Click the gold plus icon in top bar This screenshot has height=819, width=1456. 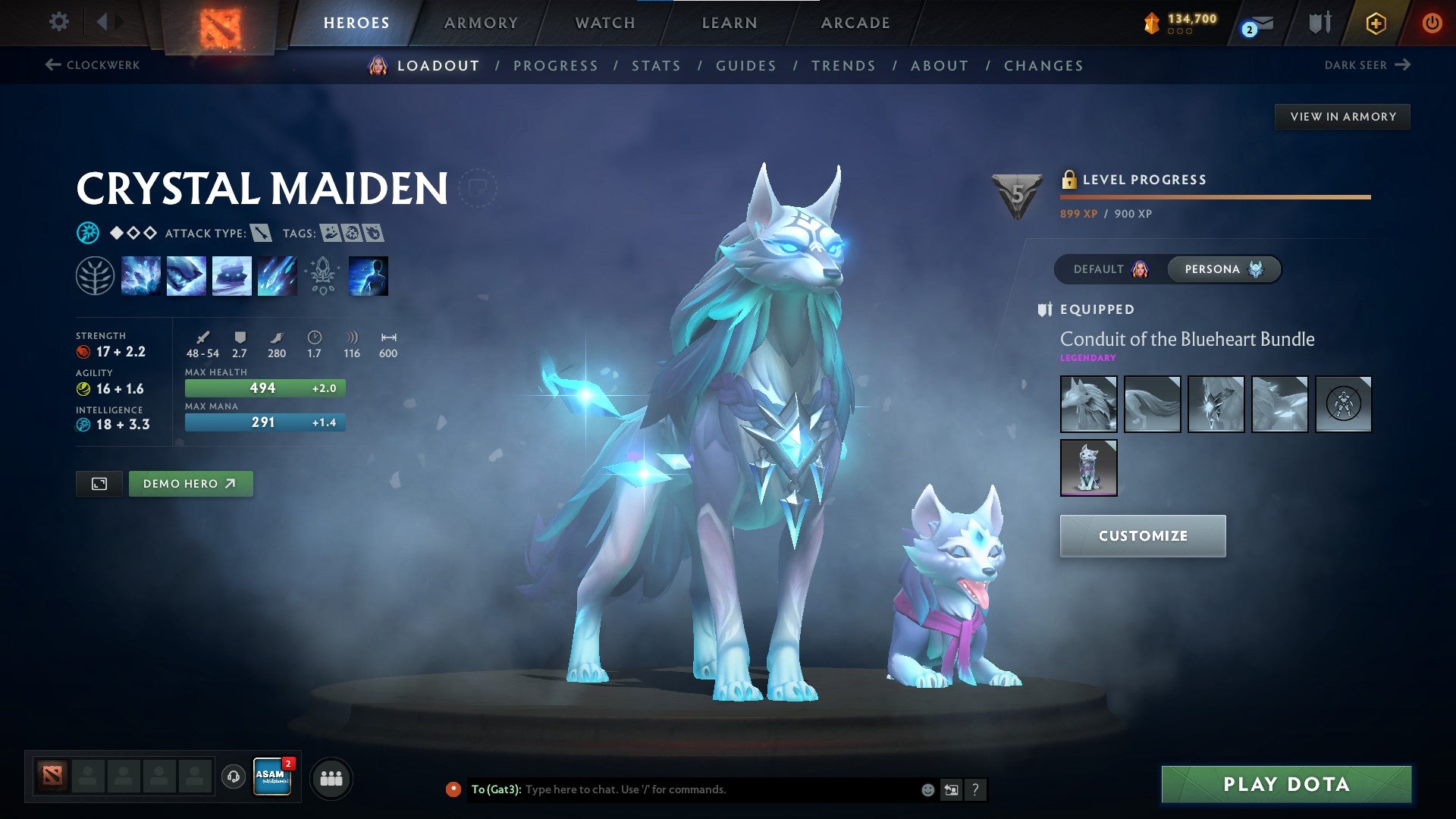[x=1376, y=23]
